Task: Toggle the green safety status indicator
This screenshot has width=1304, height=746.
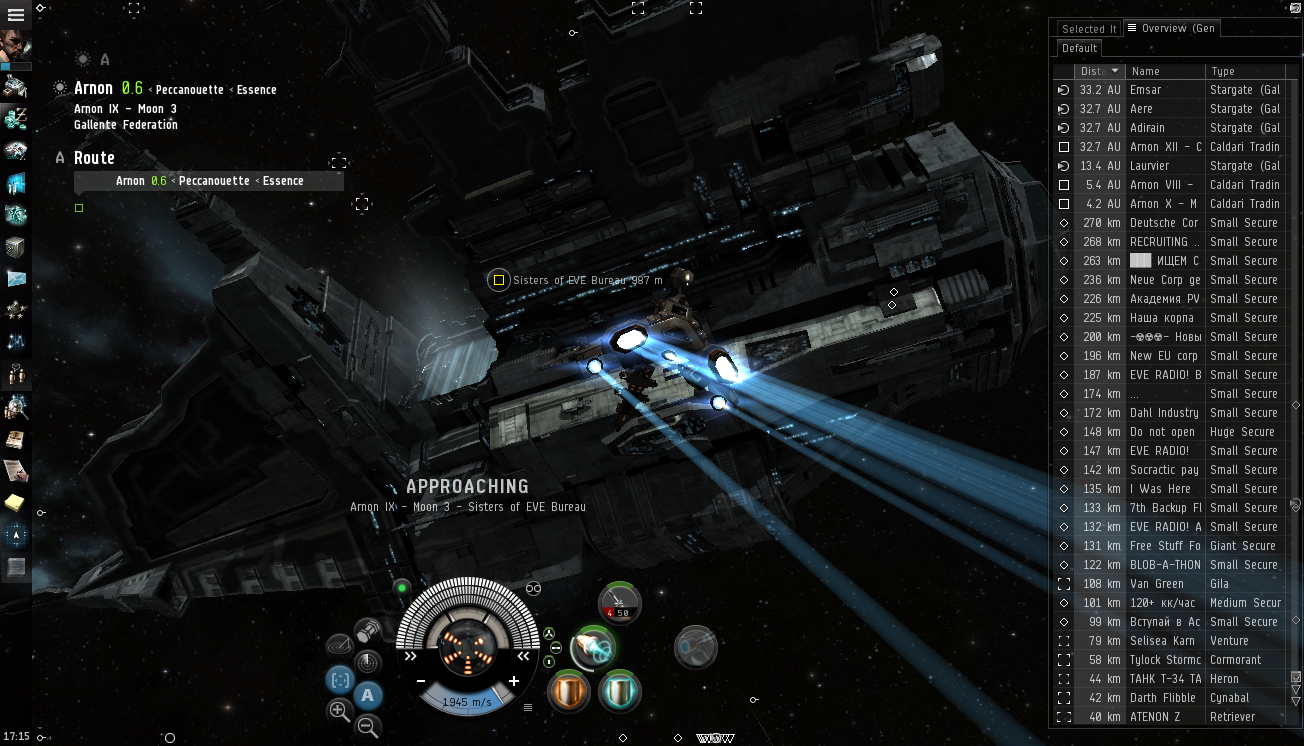Action: click(x=401, y=587)
